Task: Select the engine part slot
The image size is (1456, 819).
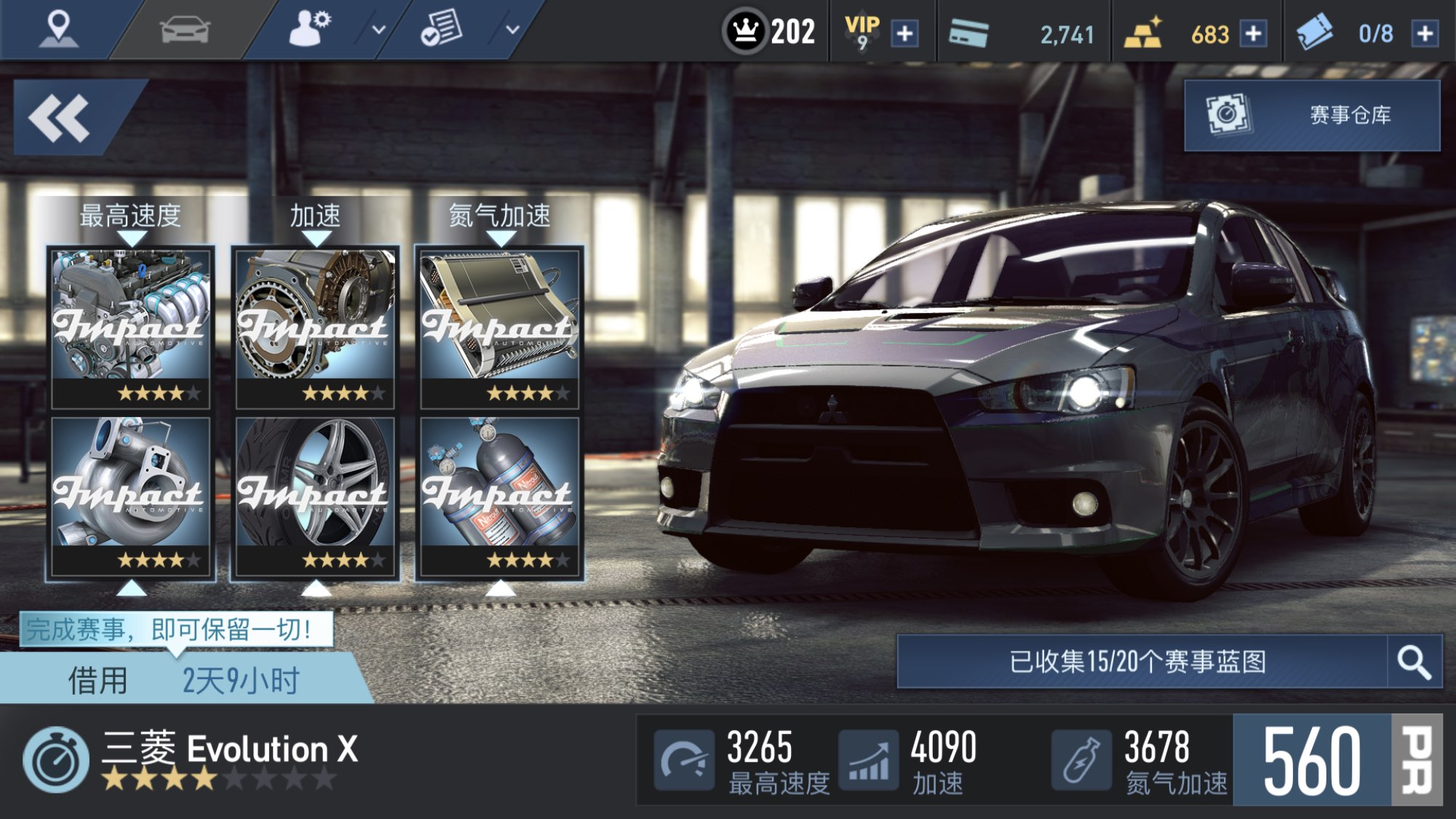Action: point(131,327)
